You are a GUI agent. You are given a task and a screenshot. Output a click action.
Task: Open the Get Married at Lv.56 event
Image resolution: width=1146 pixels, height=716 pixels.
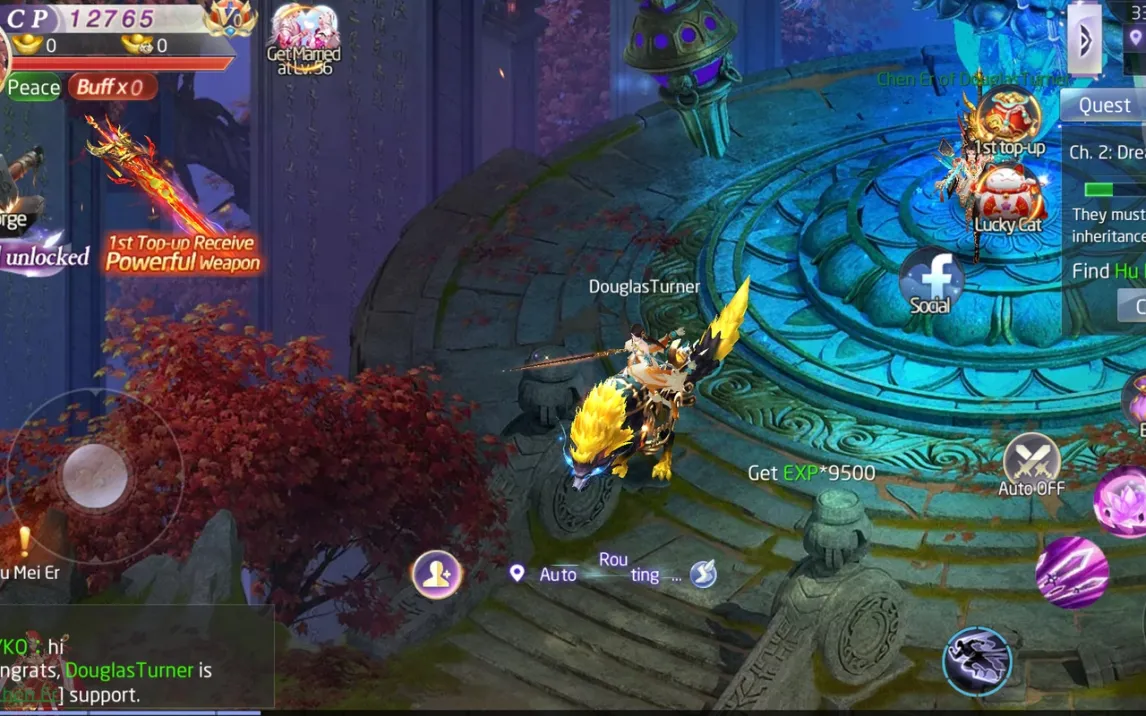(x=303, y=38)
